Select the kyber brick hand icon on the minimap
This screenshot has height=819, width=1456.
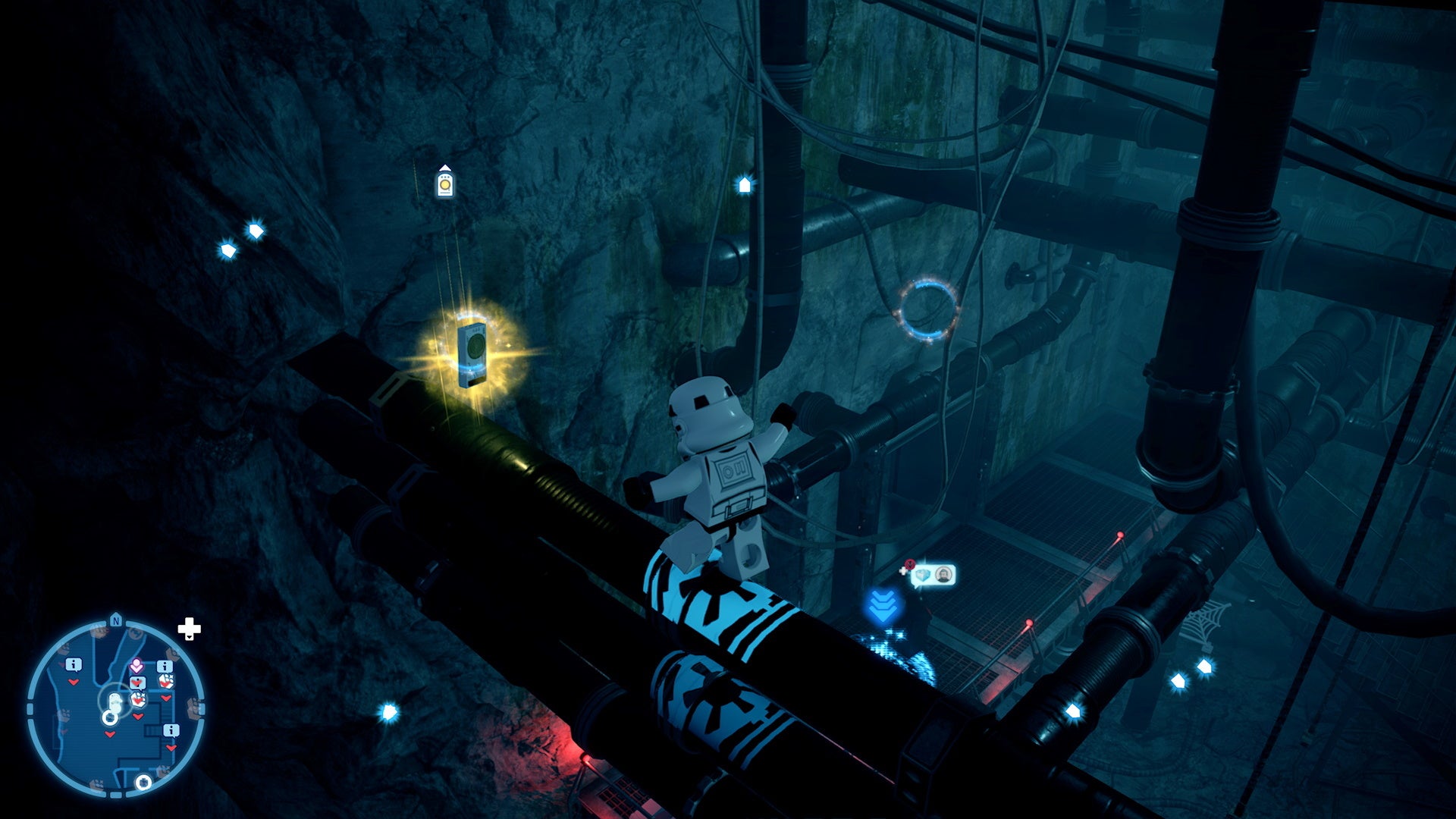(x=166, y=682)
